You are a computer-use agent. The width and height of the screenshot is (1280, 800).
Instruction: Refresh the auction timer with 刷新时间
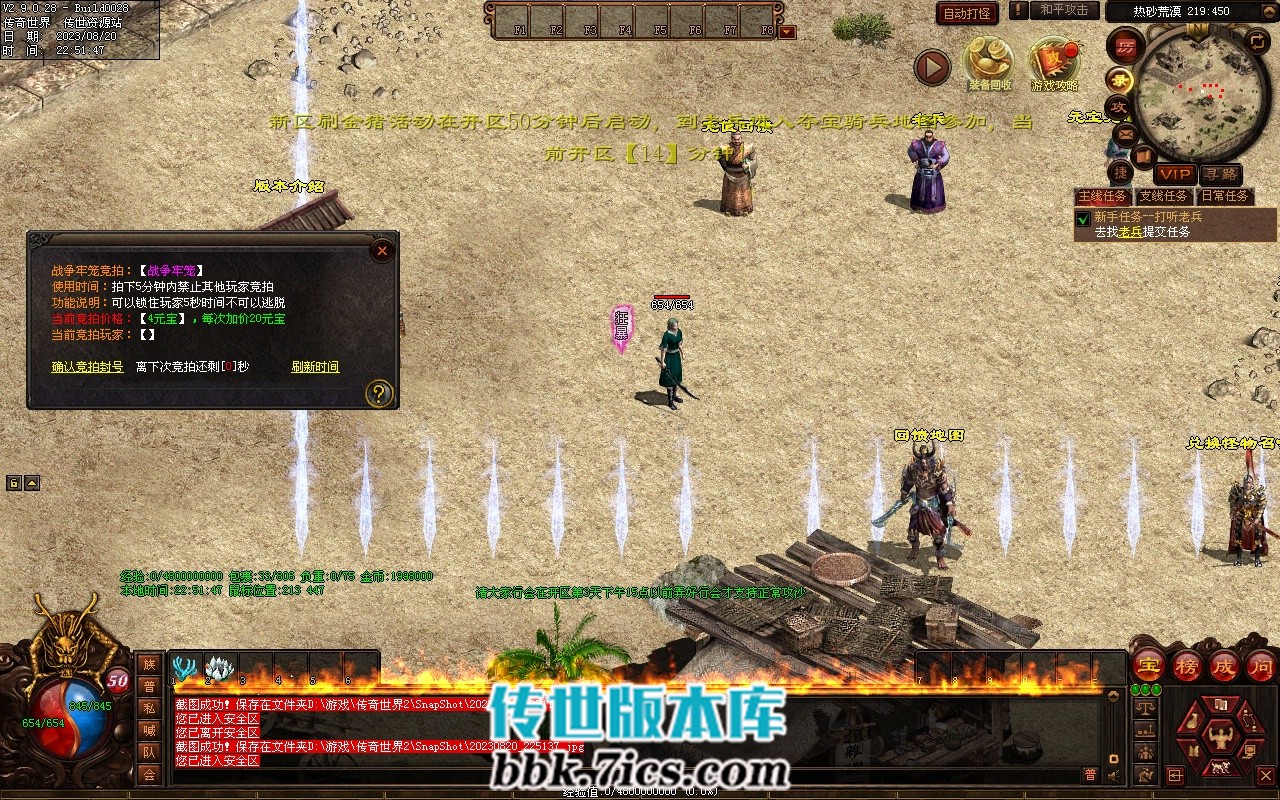tap(315, 367)
